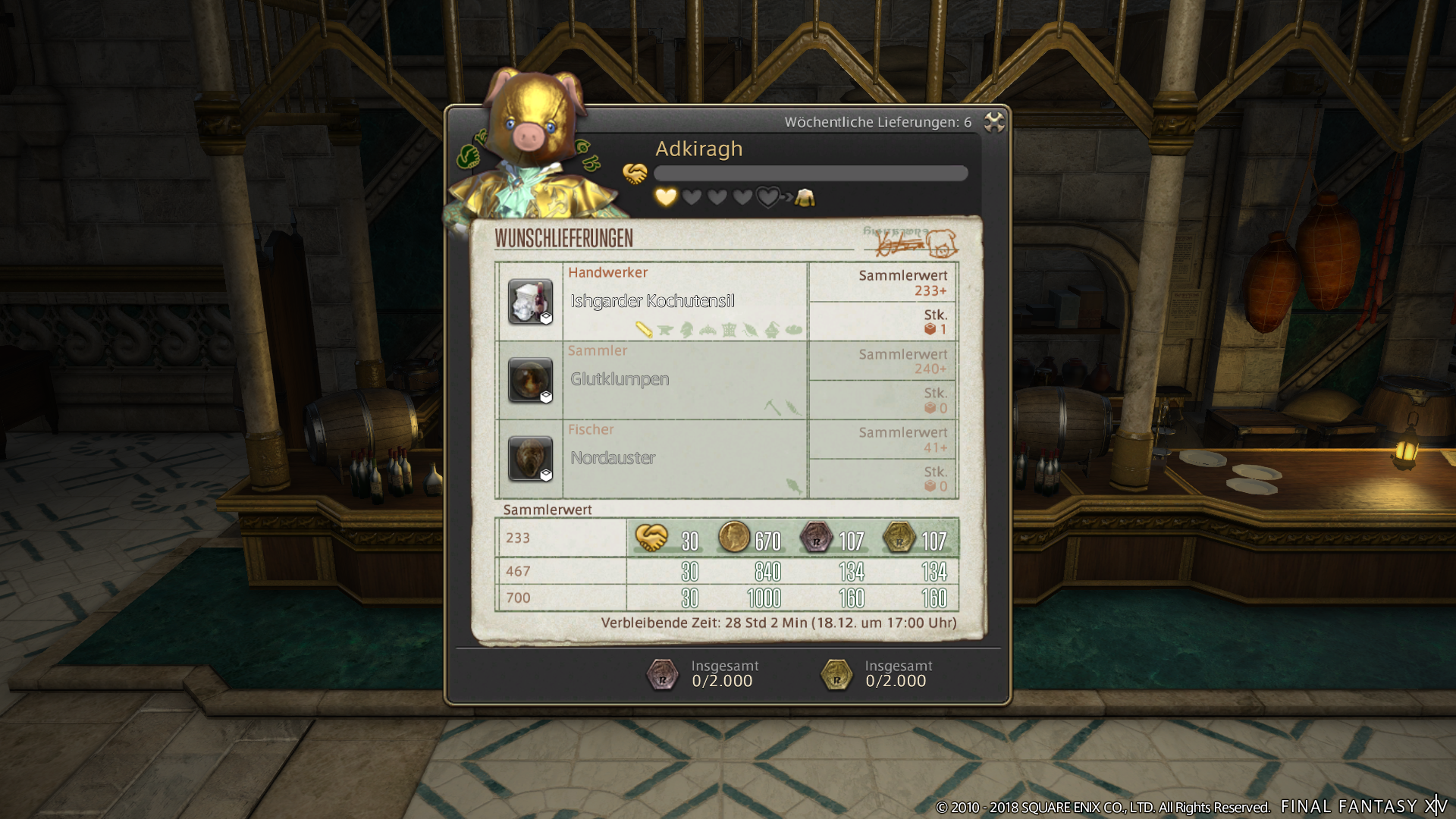Image resolution: width=1456 pixels, height=819 pixels.
Task: Click the satisfaction progress bar beside Adkiragh
Action: pyautogui.click(x=810, y=173)
